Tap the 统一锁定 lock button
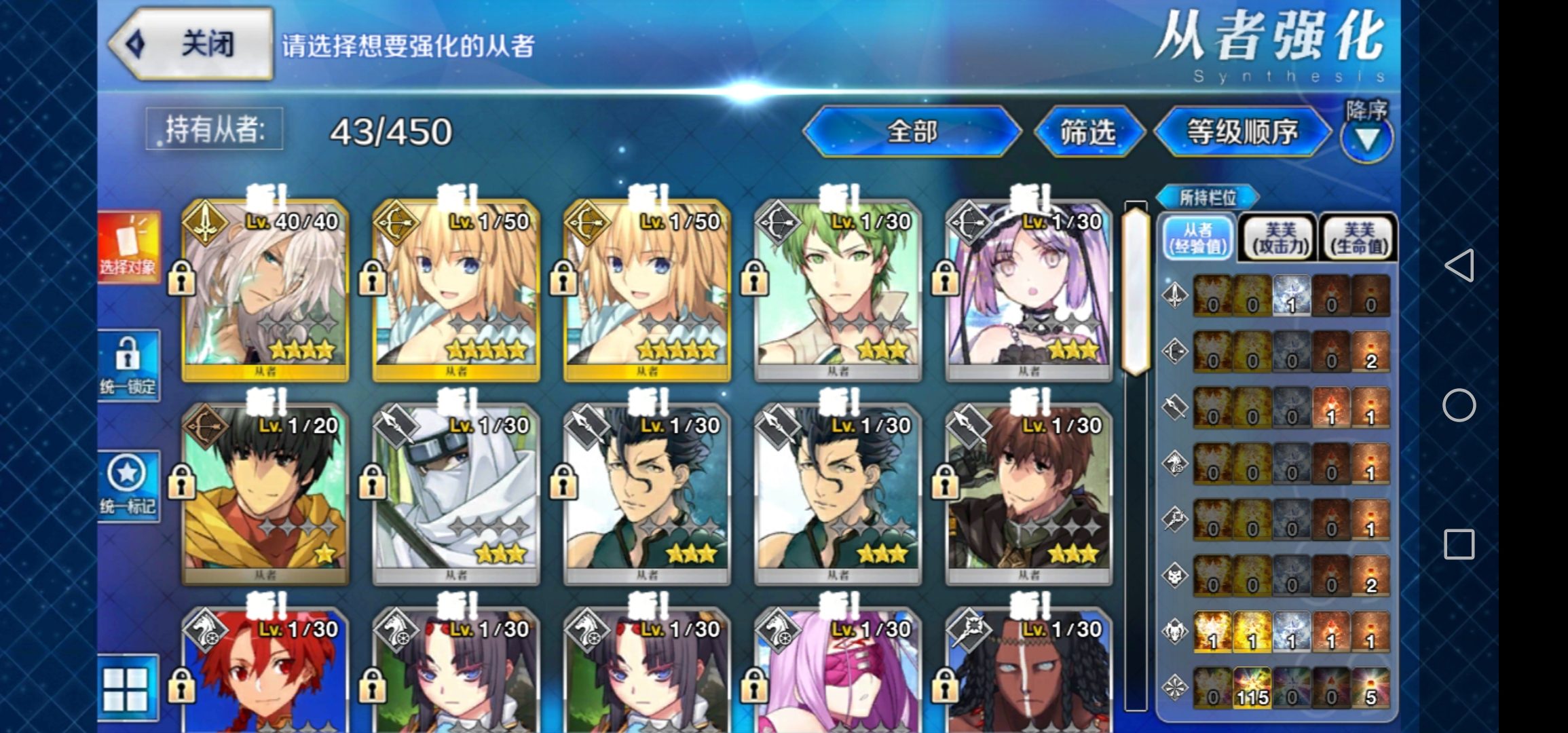 click(128, 365)
